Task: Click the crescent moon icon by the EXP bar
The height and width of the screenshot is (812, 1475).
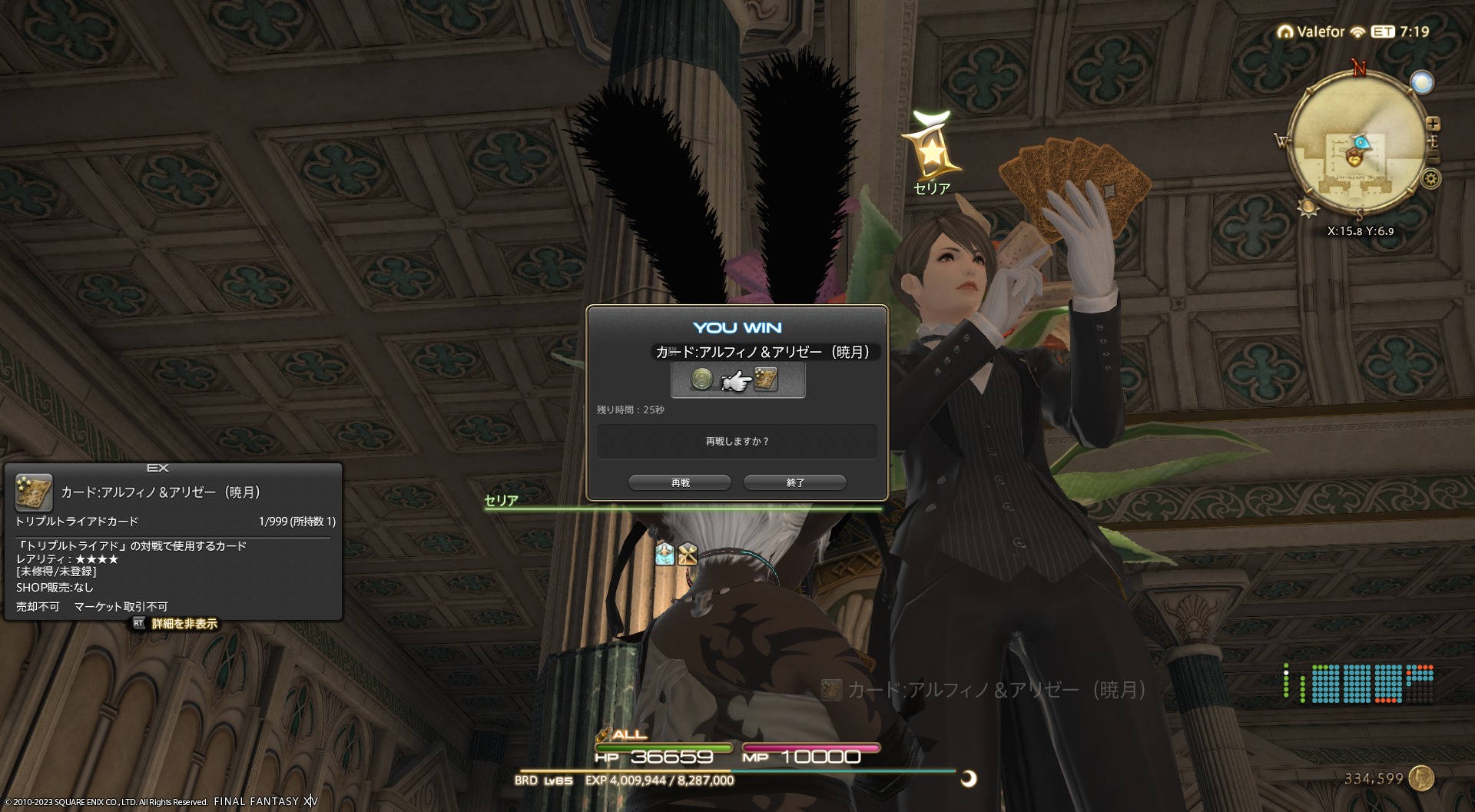Action: click(x=969, y=779)
